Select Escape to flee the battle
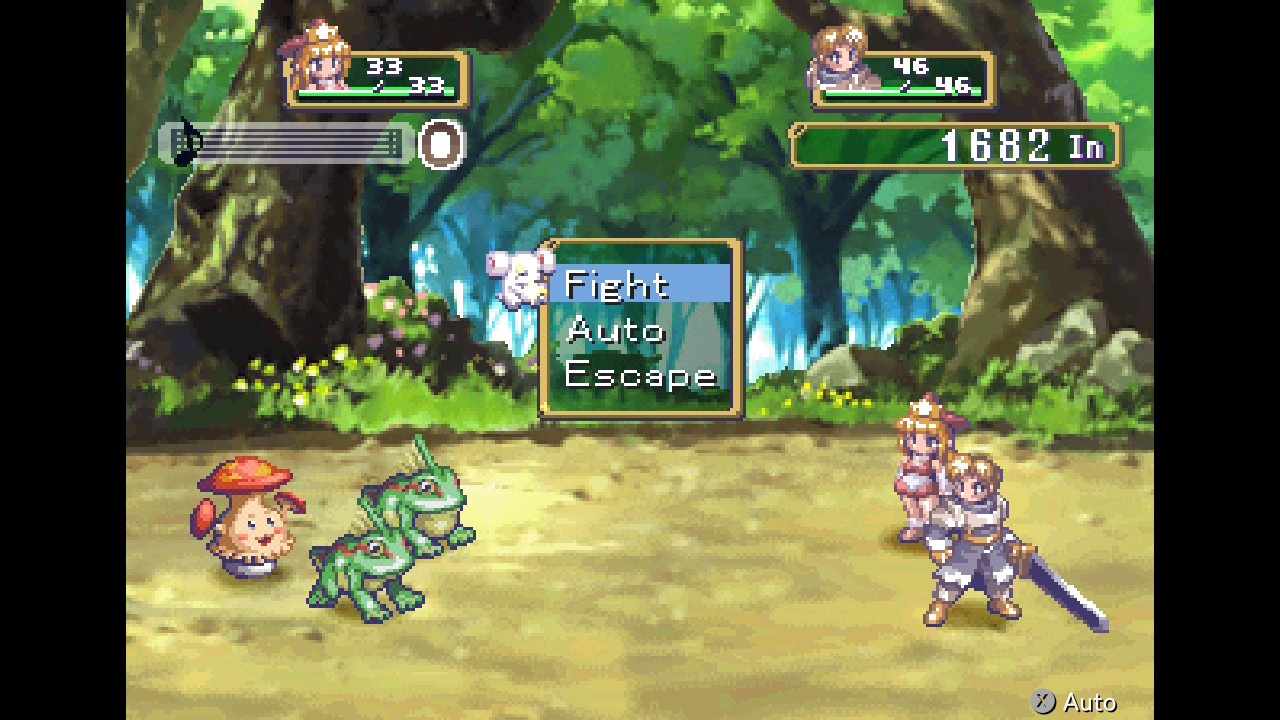Screen dimensions: 1280x720 pos(640,376)
